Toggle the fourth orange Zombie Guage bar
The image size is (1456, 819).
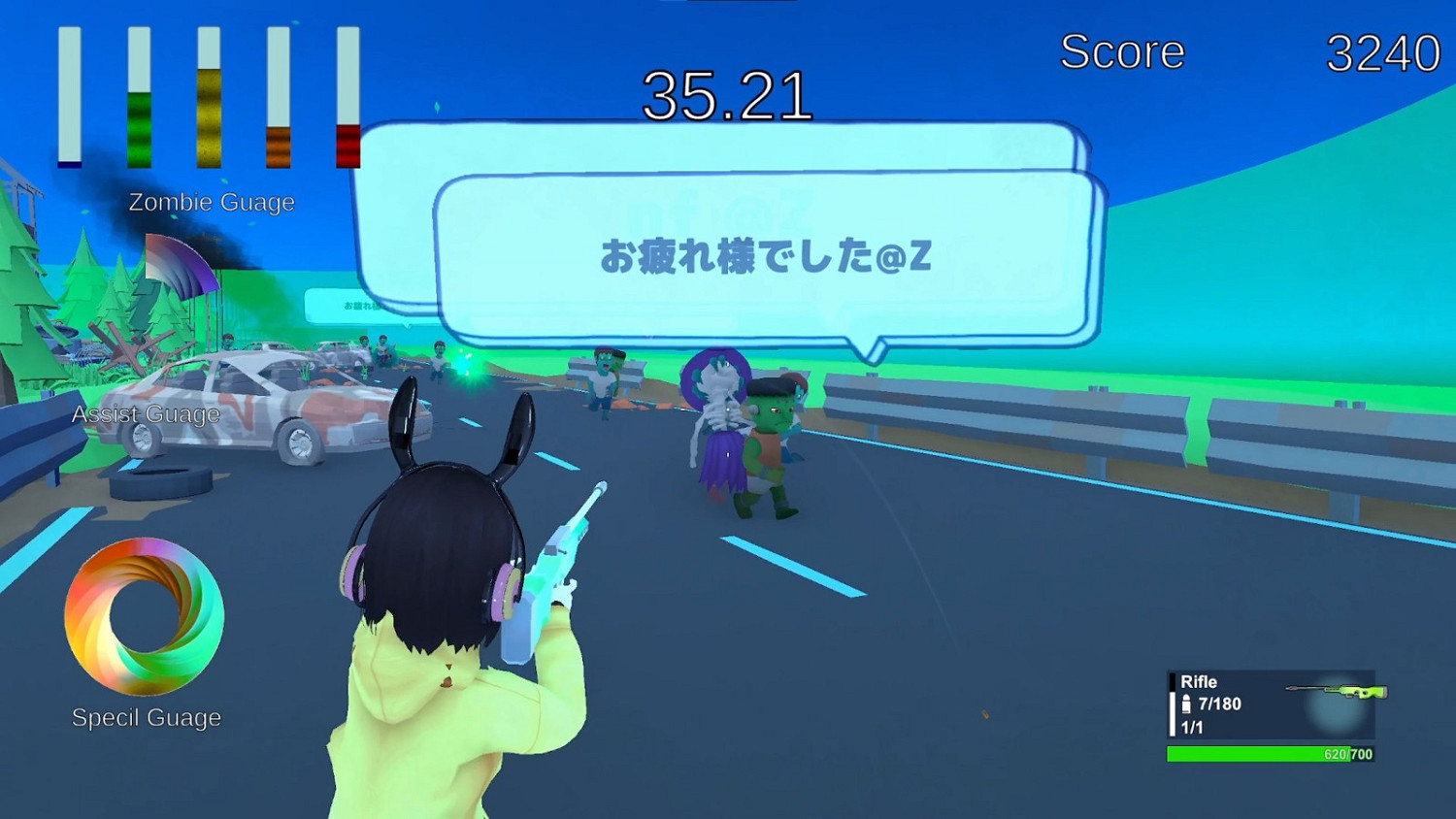coord(279,97)
